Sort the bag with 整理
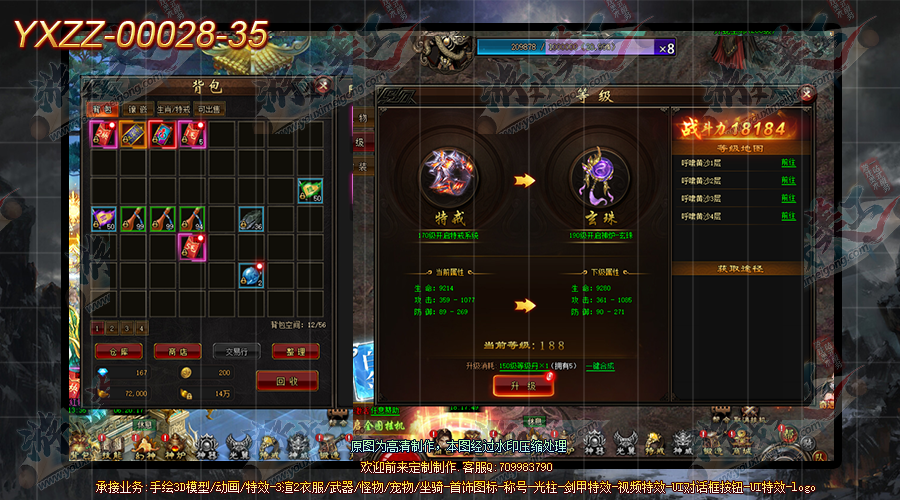 coord(295,351)
